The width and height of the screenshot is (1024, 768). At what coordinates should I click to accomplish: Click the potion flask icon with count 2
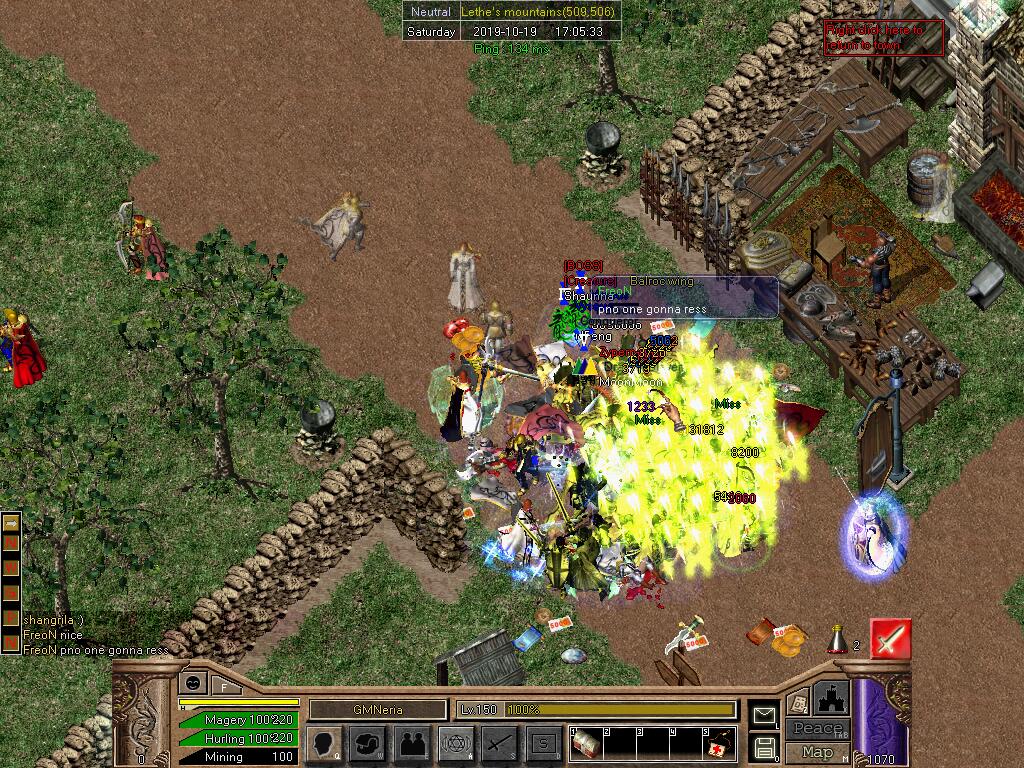838,638
